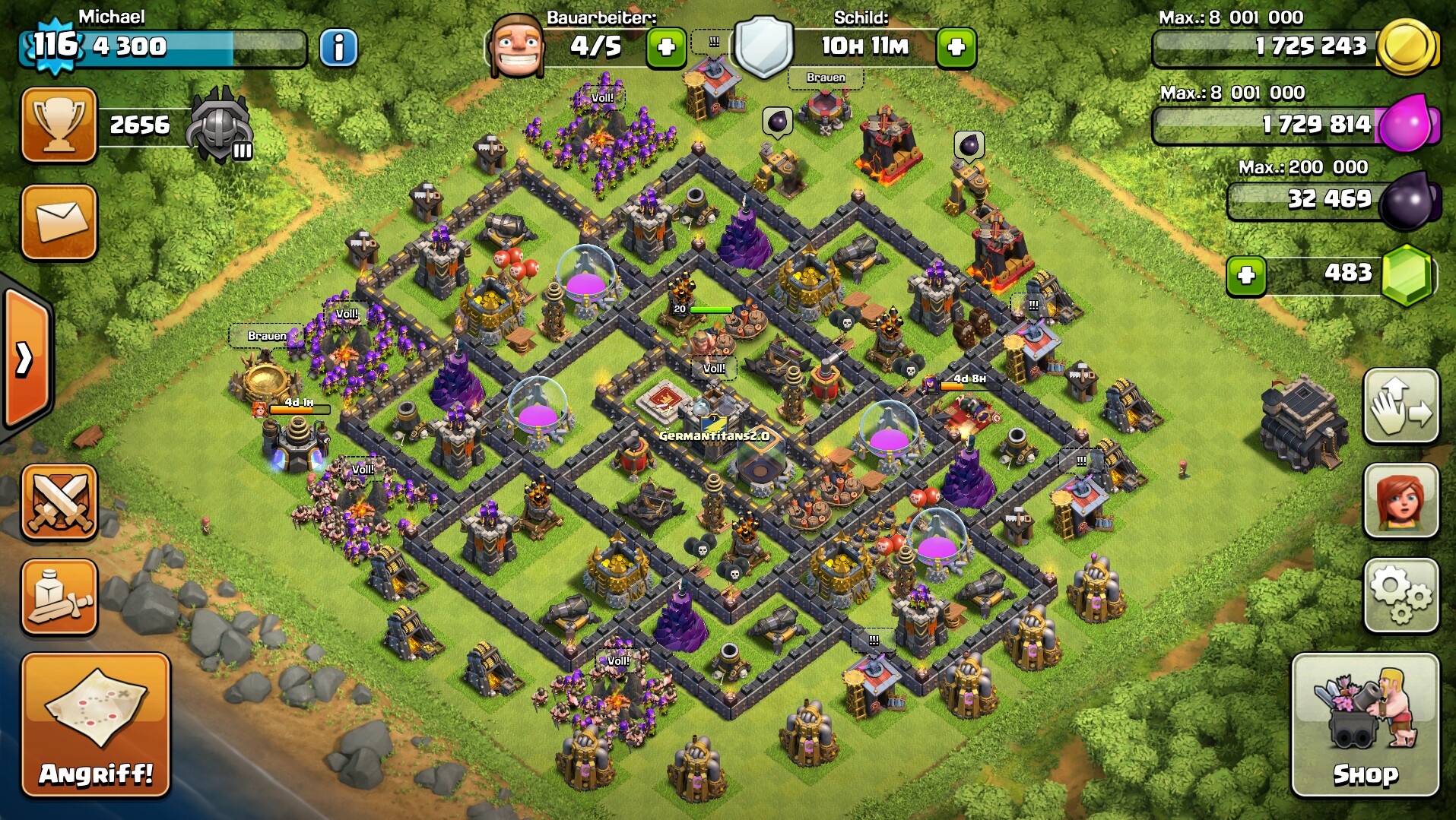Tap the trophy ranking button

coord(59,125)
